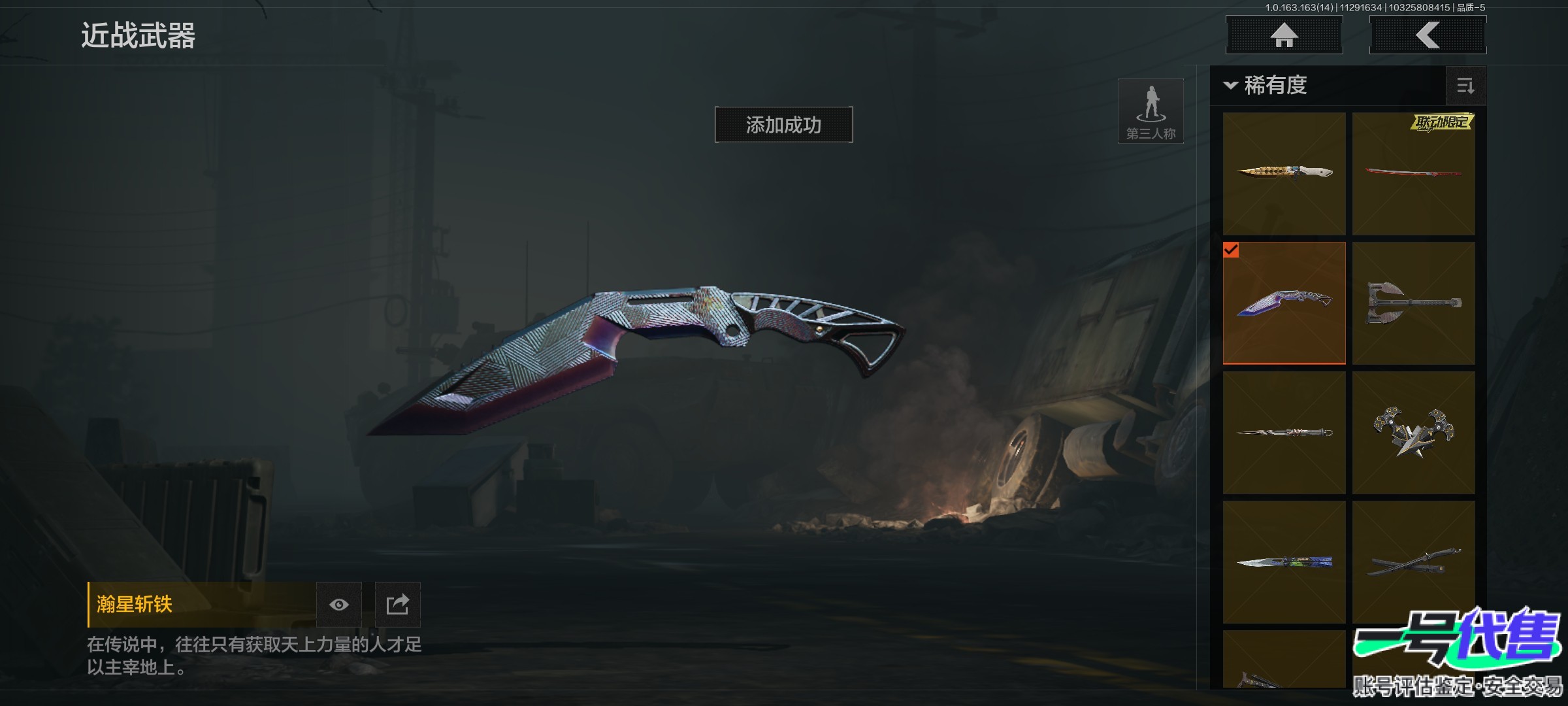
Task: Toggle the eye preview icon
Action: 338,605
